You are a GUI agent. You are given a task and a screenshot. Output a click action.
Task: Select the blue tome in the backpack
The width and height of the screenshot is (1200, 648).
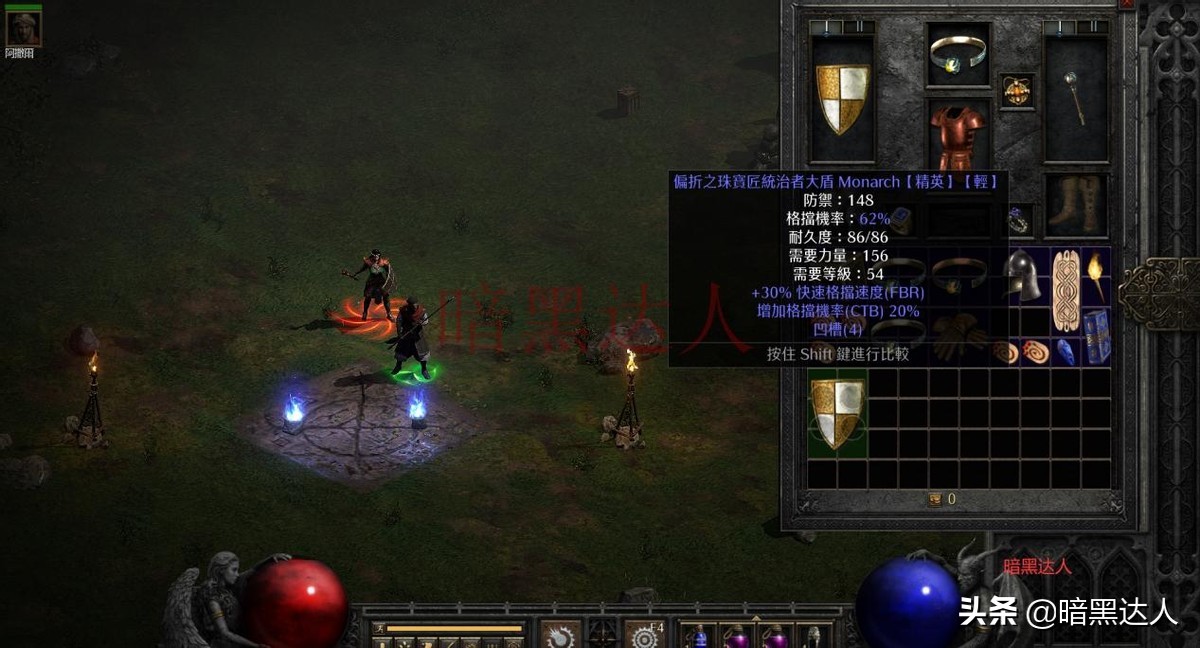click(1097, 337)
